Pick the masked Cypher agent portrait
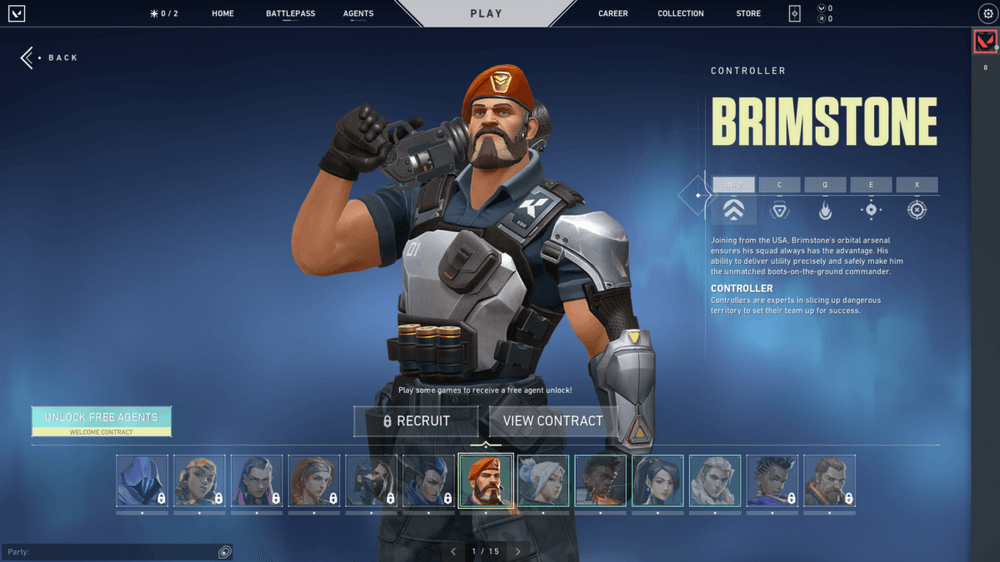Screen dimensions: 1000x562 (371, 481)
